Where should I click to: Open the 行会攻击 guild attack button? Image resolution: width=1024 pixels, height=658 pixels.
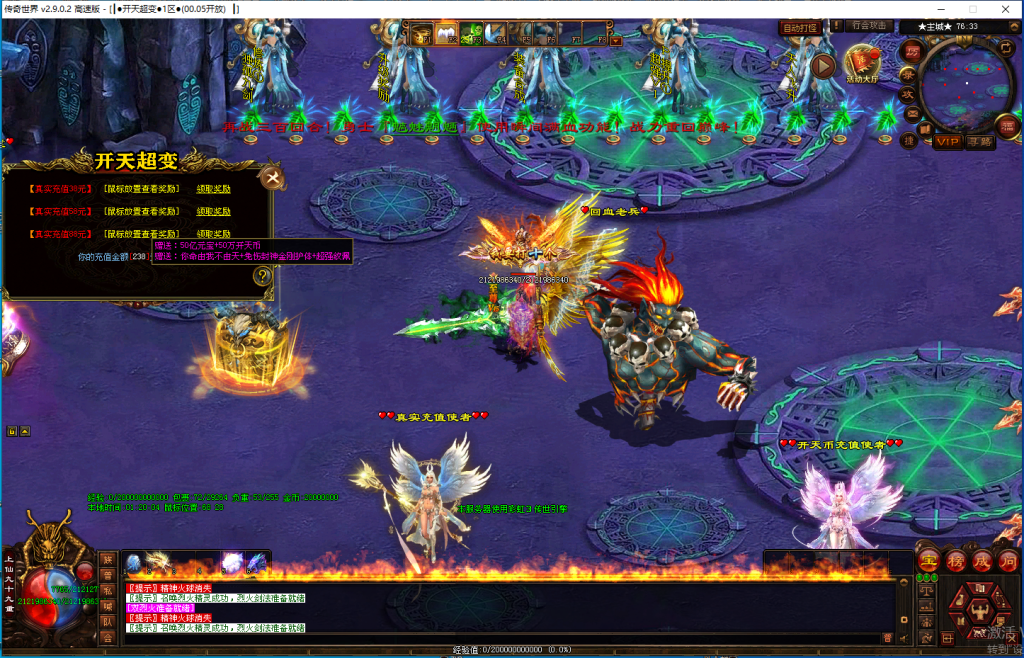click(x=867, y=26)
